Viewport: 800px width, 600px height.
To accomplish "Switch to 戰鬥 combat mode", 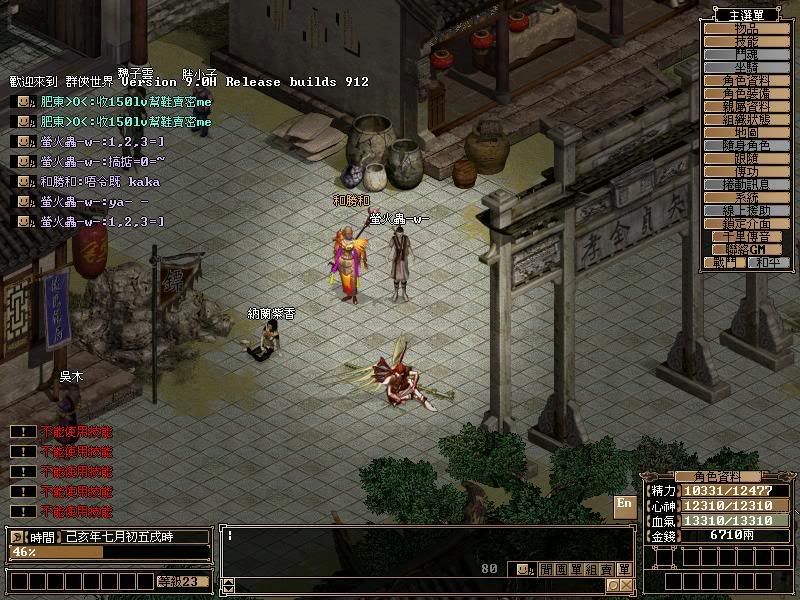I will click(725, 262).
